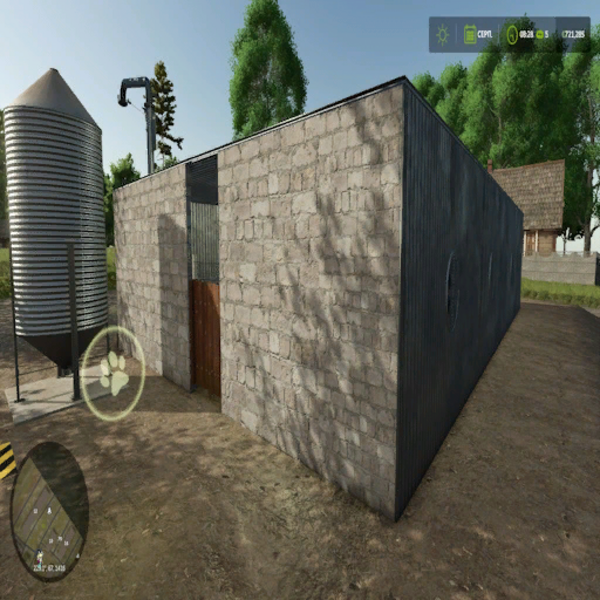
Task: Click the sun weather forecast icon
Action: click(x=442, y=35)
